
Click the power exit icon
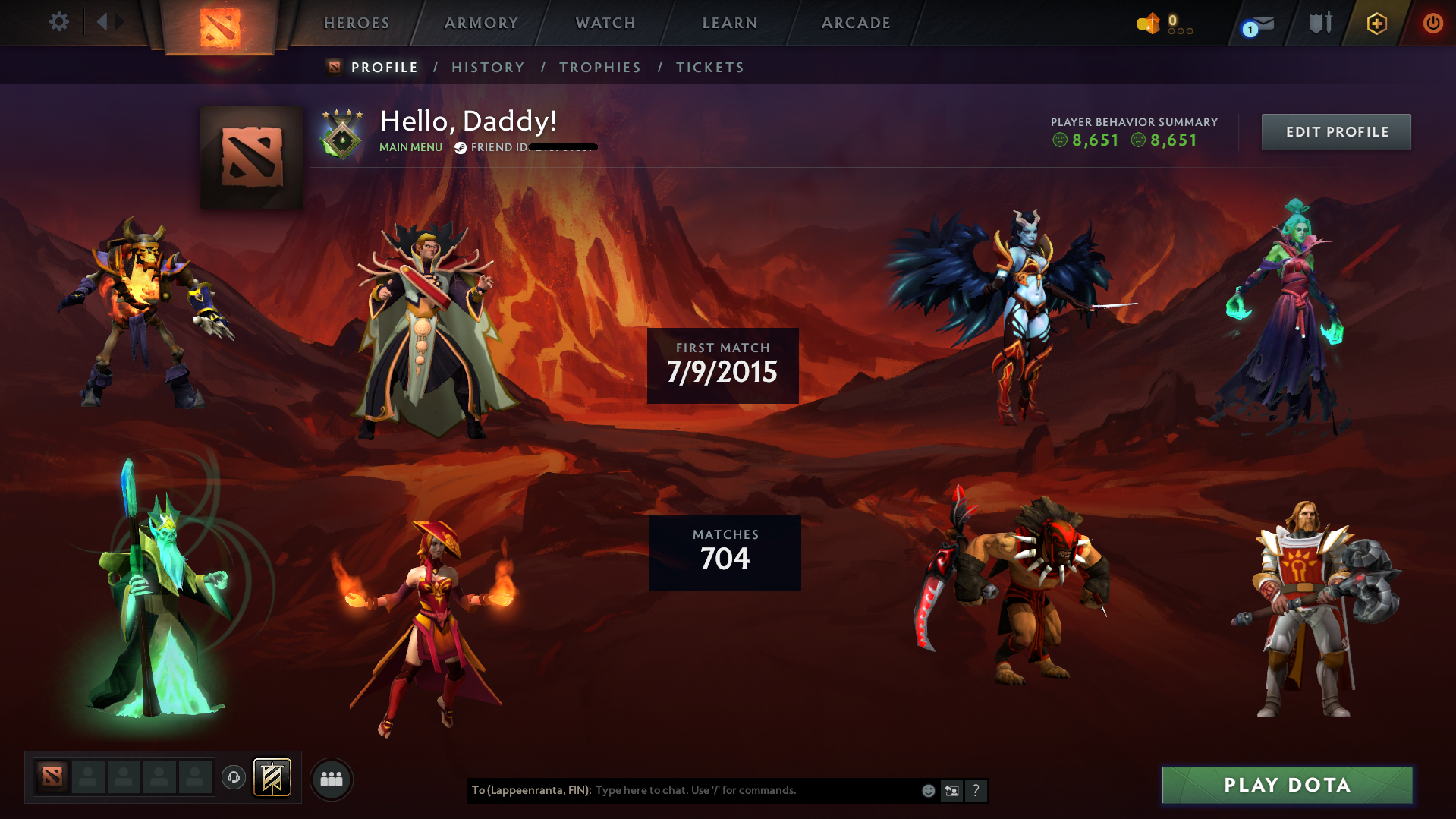tap(1432, 23)
